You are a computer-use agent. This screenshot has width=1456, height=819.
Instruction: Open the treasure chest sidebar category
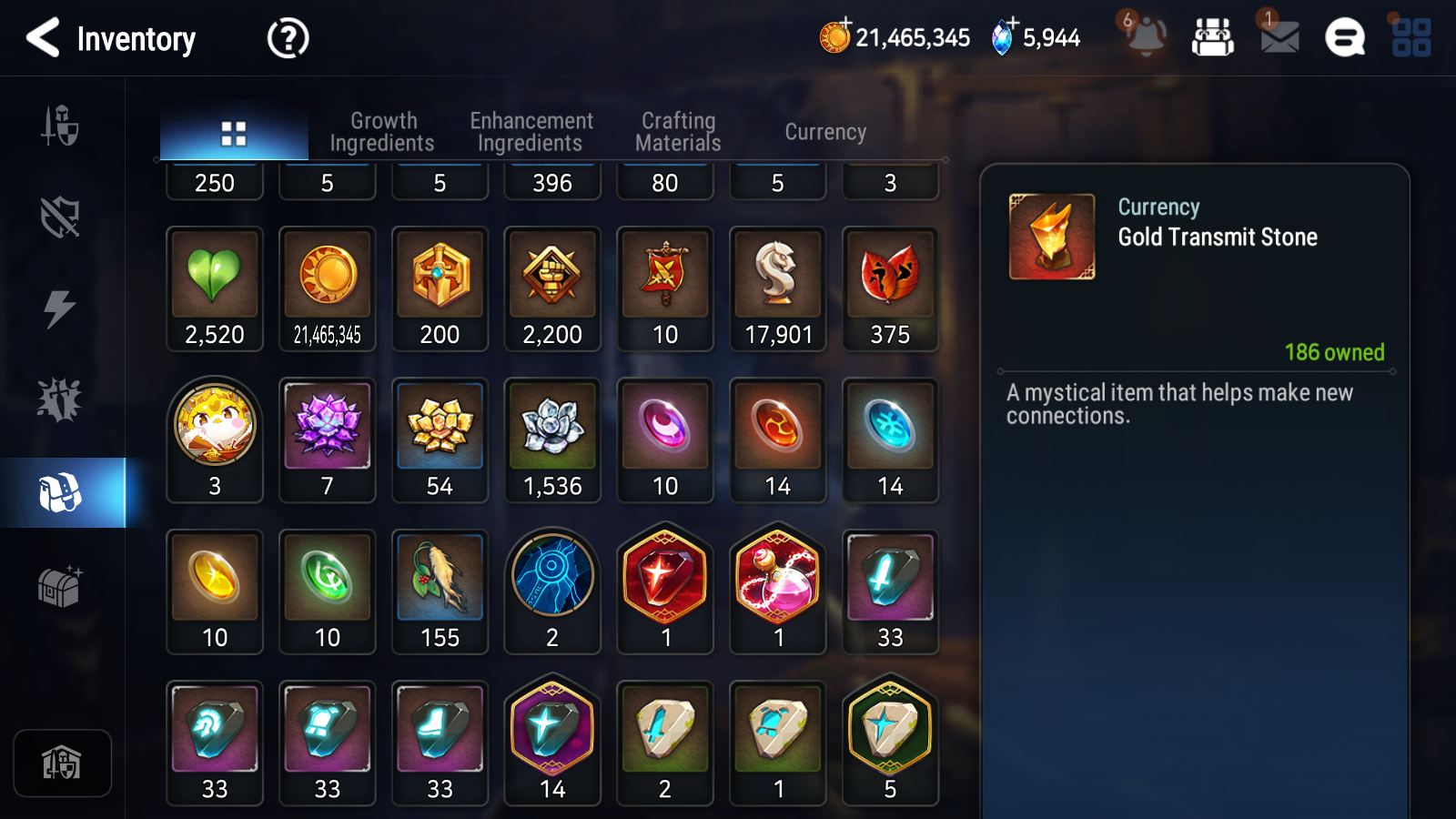pos(60,585)
